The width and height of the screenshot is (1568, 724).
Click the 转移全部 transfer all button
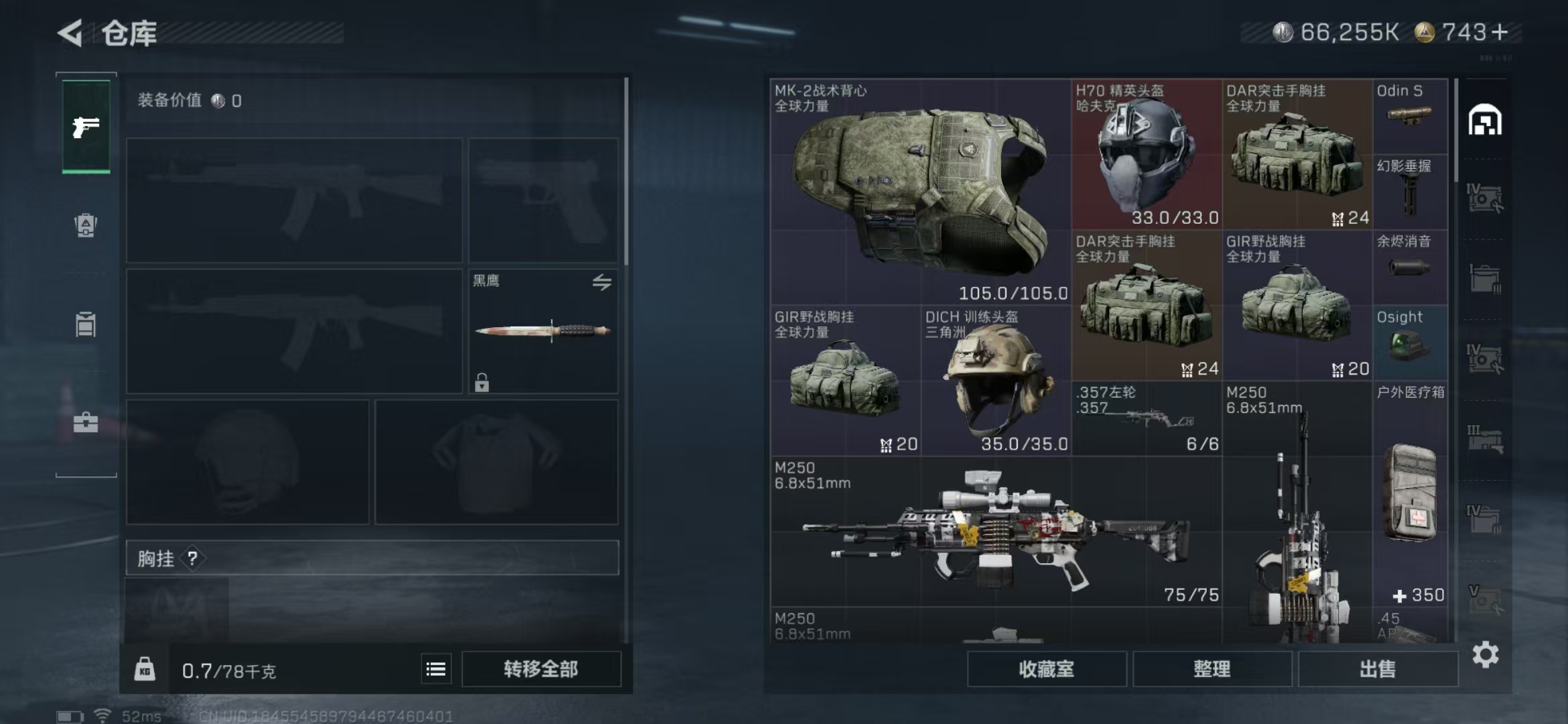click(x=541, y=669)
